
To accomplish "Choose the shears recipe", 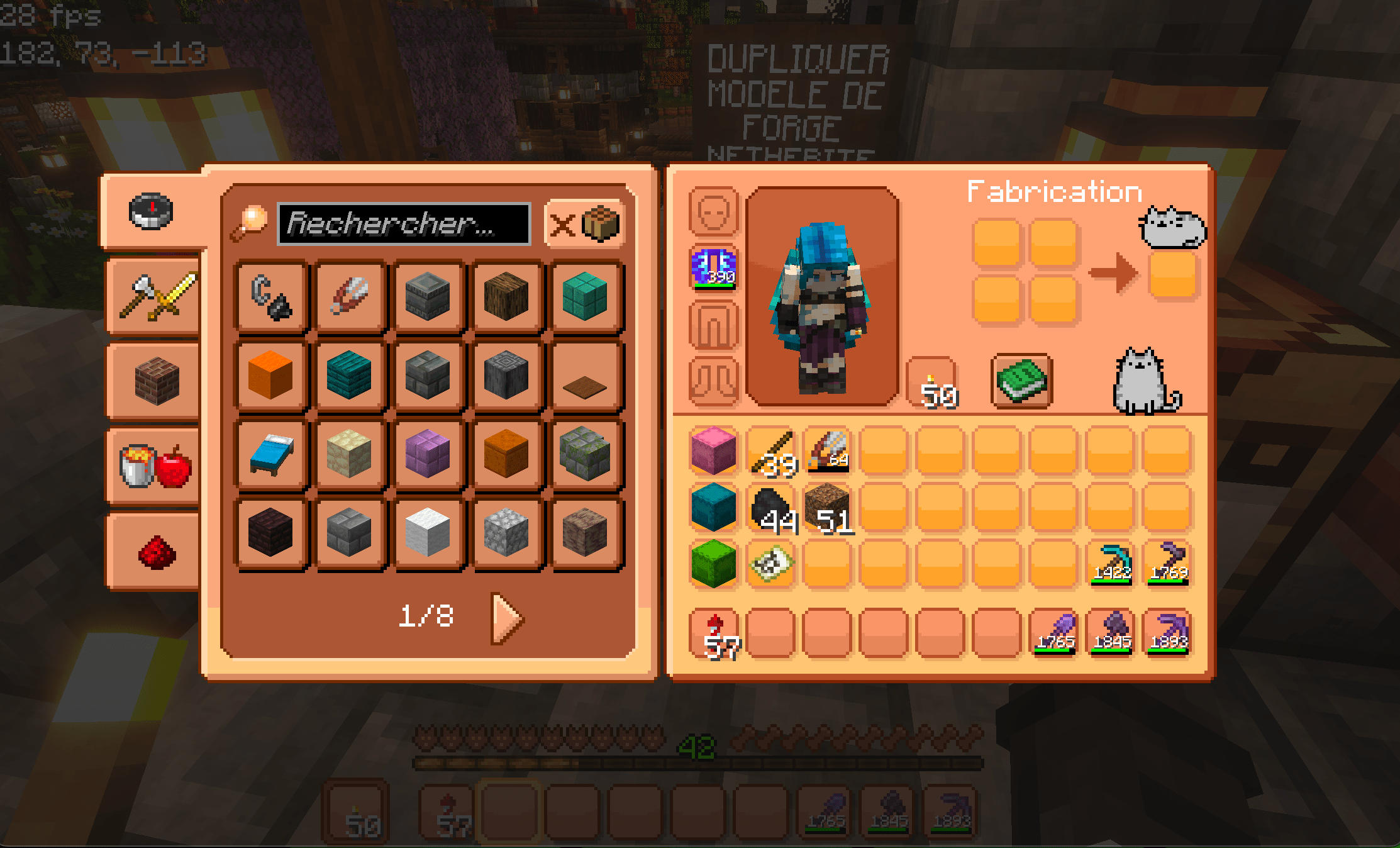I will click(x=350, y=296).
